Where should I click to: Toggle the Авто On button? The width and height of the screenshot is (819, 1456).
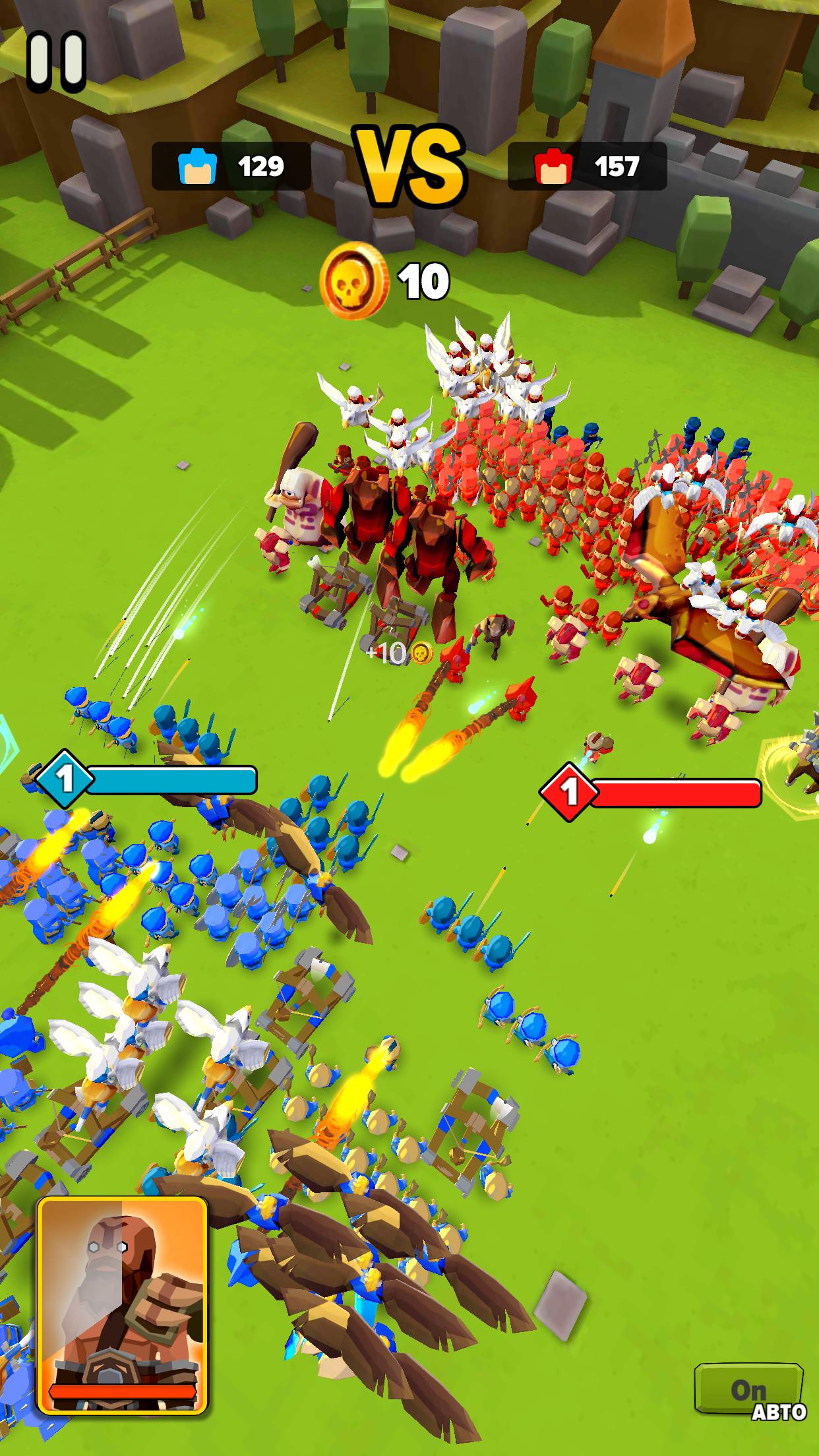pyautogui.click(x=750, y=1391)
